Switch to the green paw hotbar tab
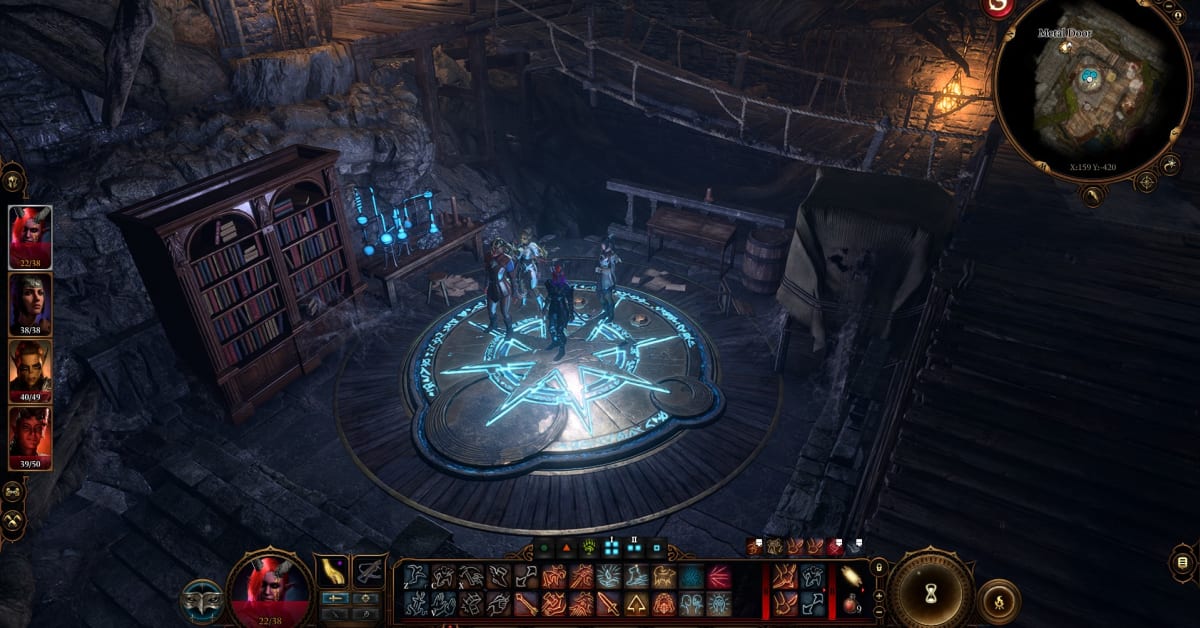Screen dimensions: 1200x628 (588, 548)
